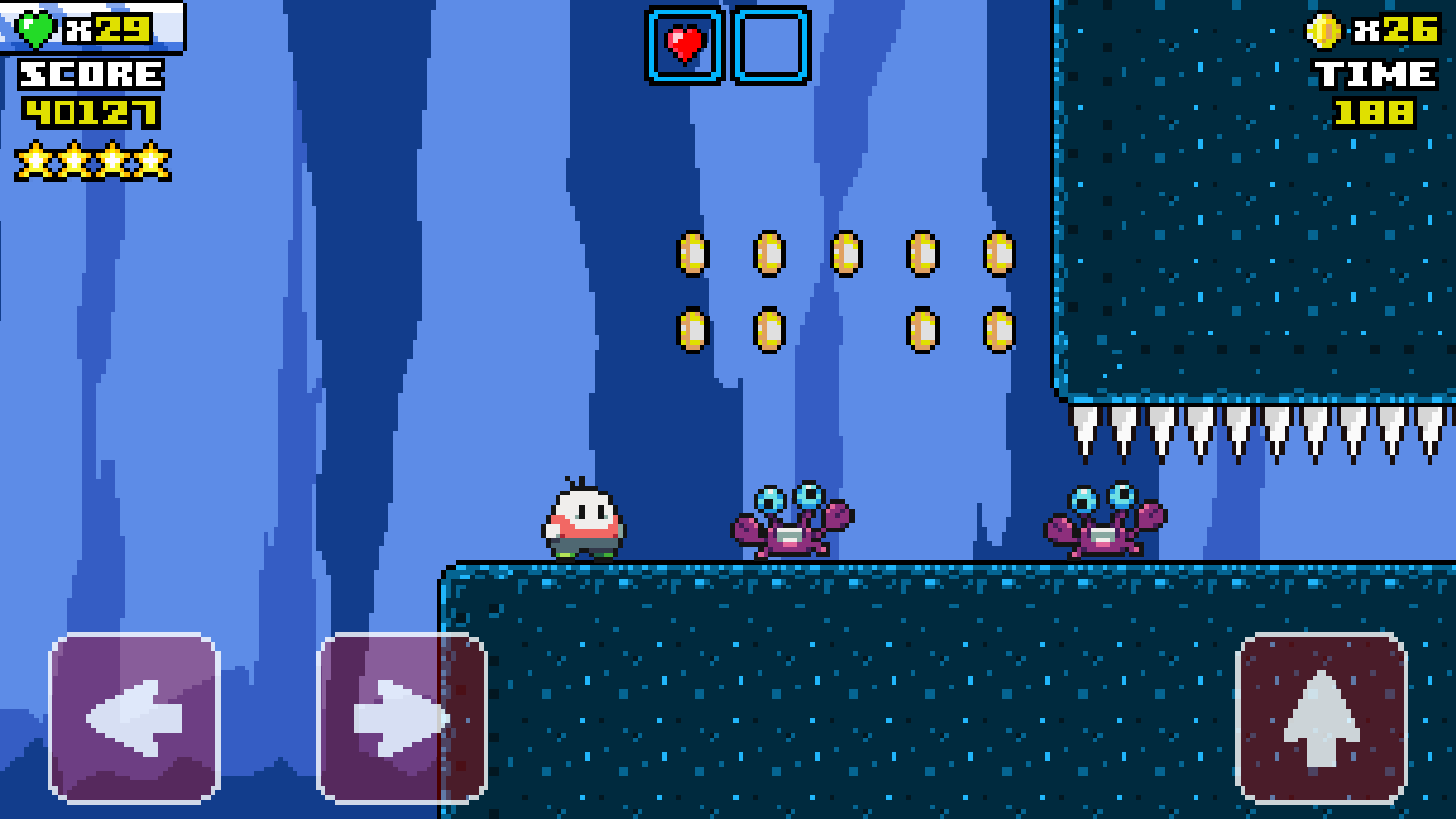
Task: Click the right crab enemy near the spikes
Action: 1103,519
